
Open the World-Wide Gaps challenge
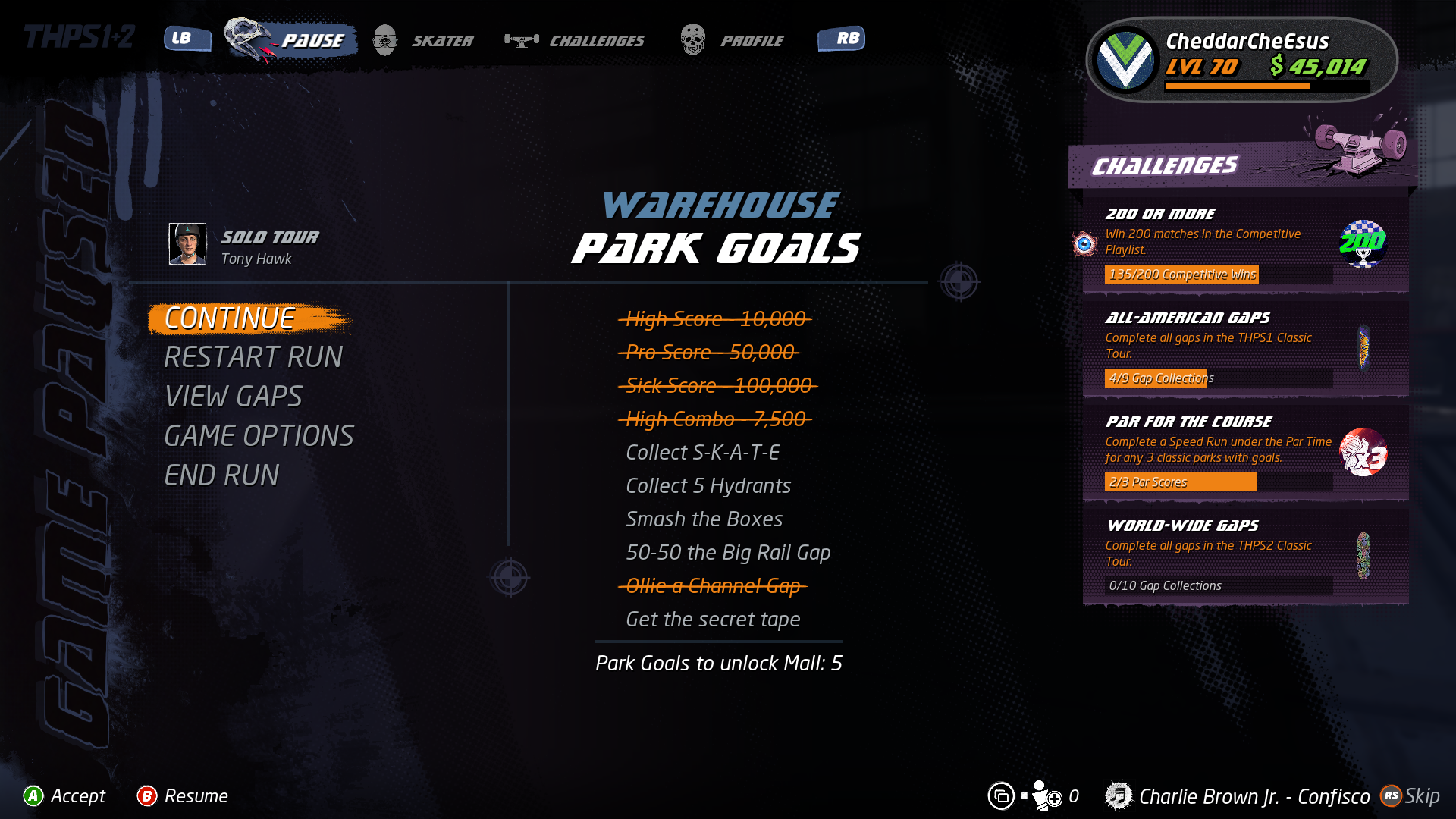pos(1245,556)
